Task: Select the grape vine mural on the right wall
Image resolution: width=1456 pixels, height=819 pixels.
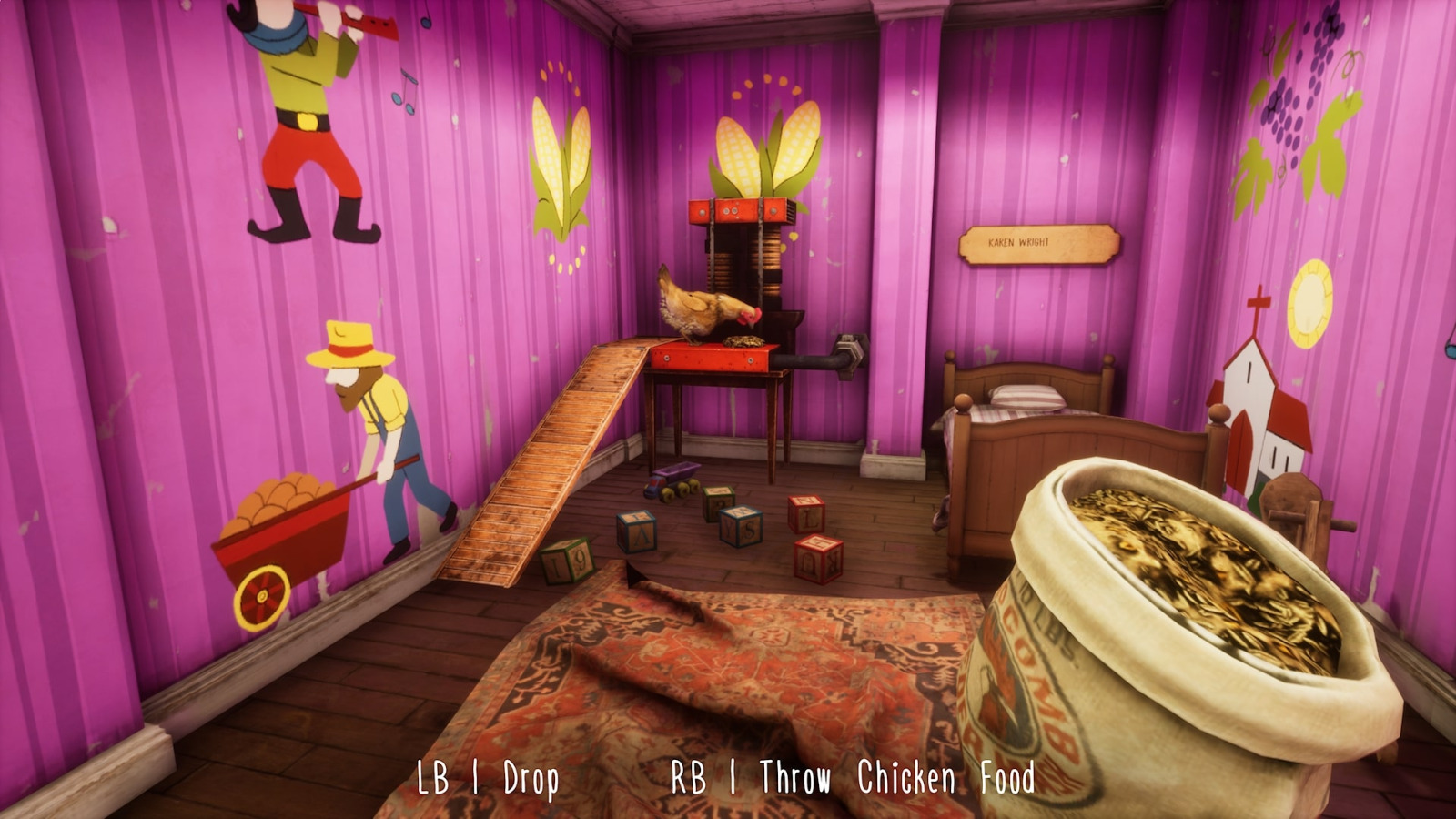Action: [x=1301, y=82]
